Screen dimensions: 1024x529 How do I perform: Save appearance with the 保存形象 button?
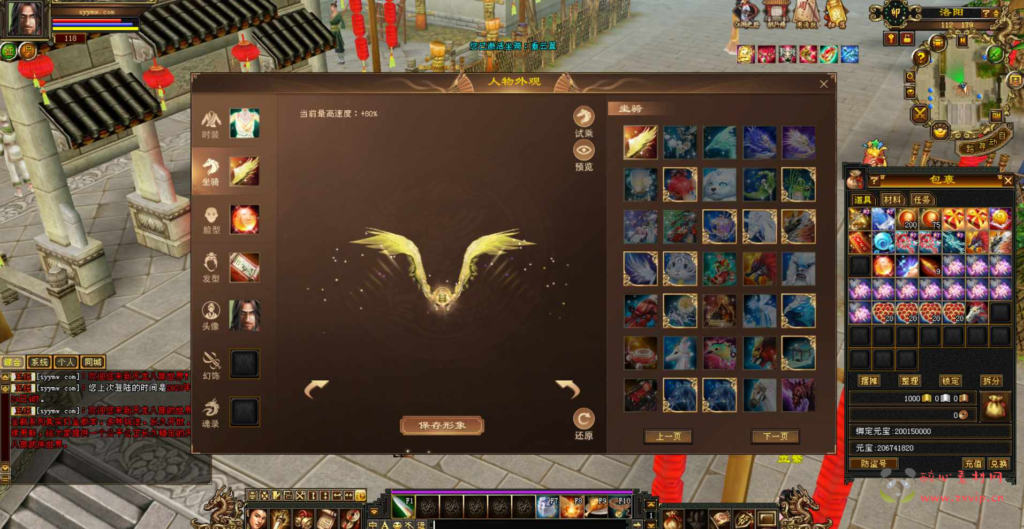(442, 425)
